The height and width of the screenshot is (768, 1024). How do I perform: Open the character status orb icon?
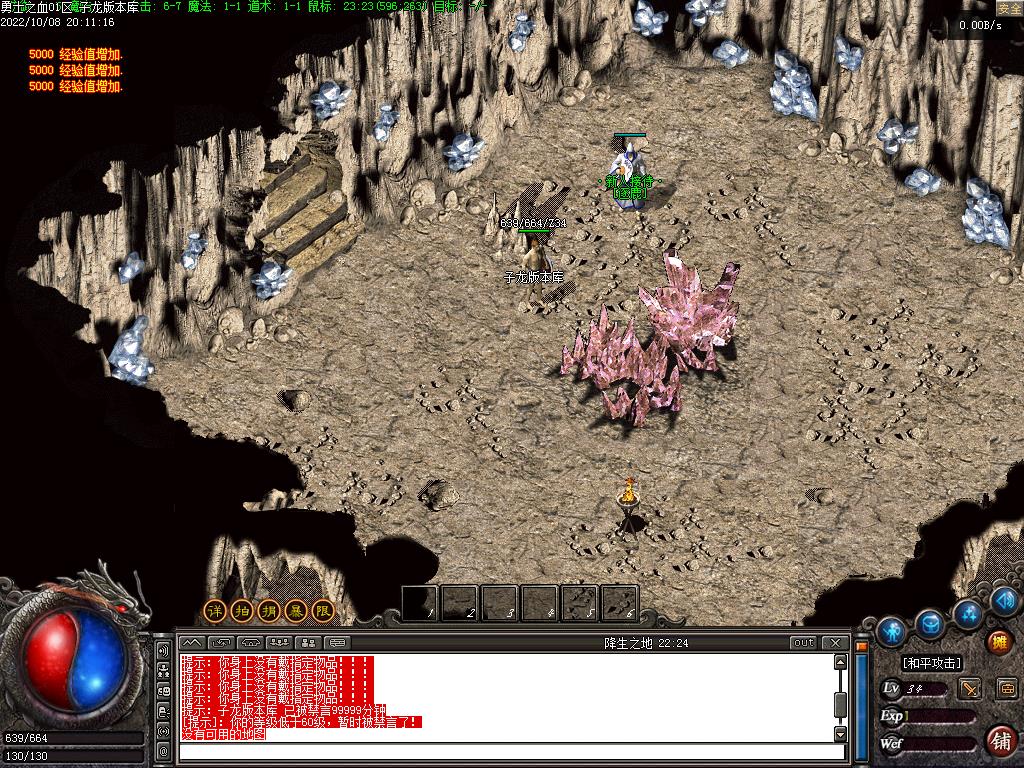(891, 631)
